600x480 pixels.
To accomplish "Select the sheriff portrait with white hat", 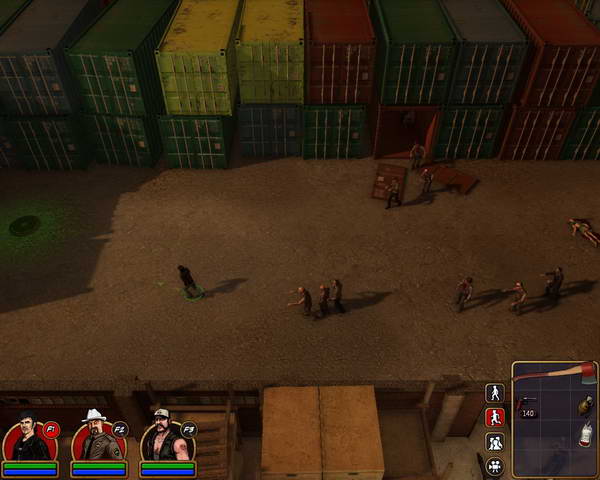I will [97, 438].
